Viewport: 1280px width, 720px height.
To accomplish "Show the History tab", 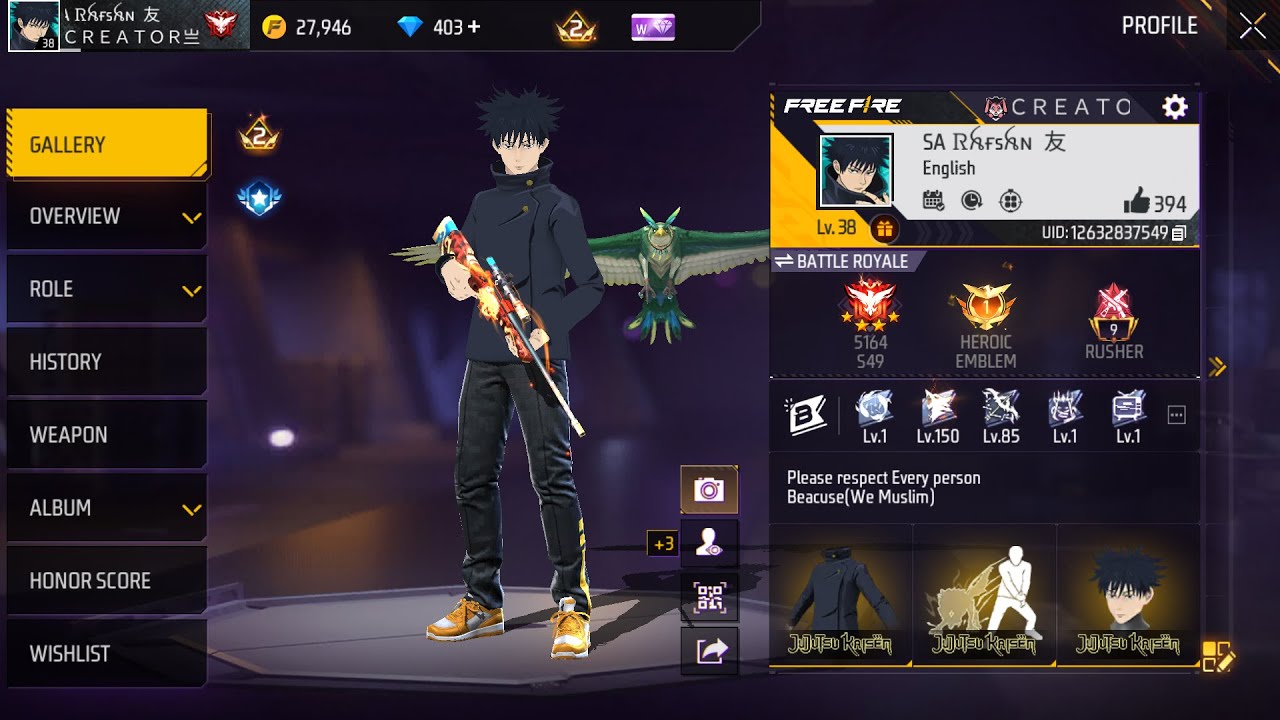I will (107, 362).
